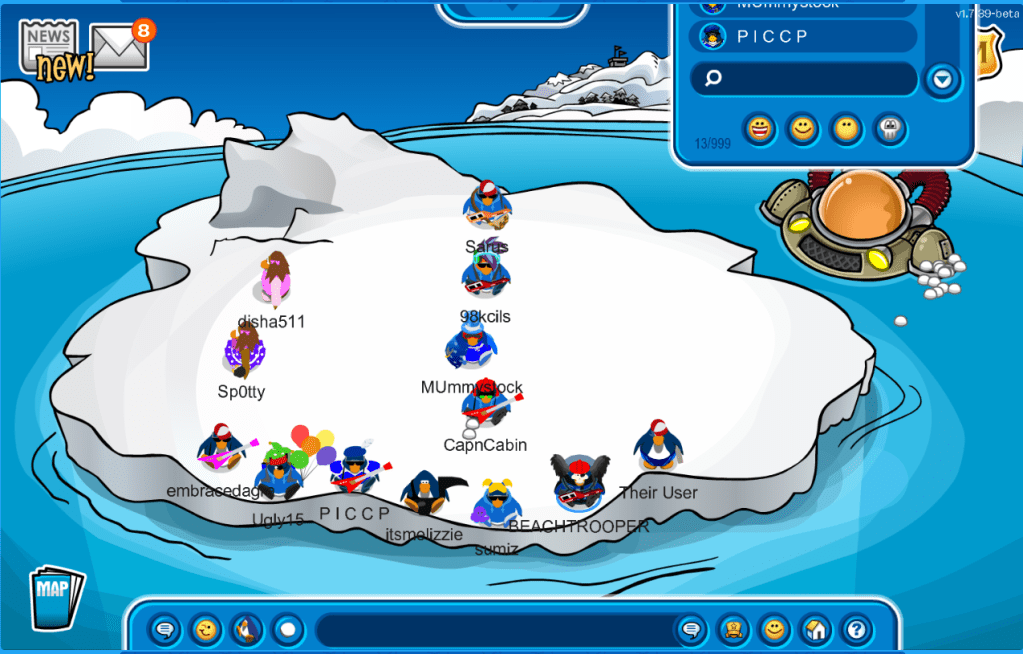This screenshot has height=654, width=1023.
Task: Open the penguin actions menu
Action: [x=247, y=629]
